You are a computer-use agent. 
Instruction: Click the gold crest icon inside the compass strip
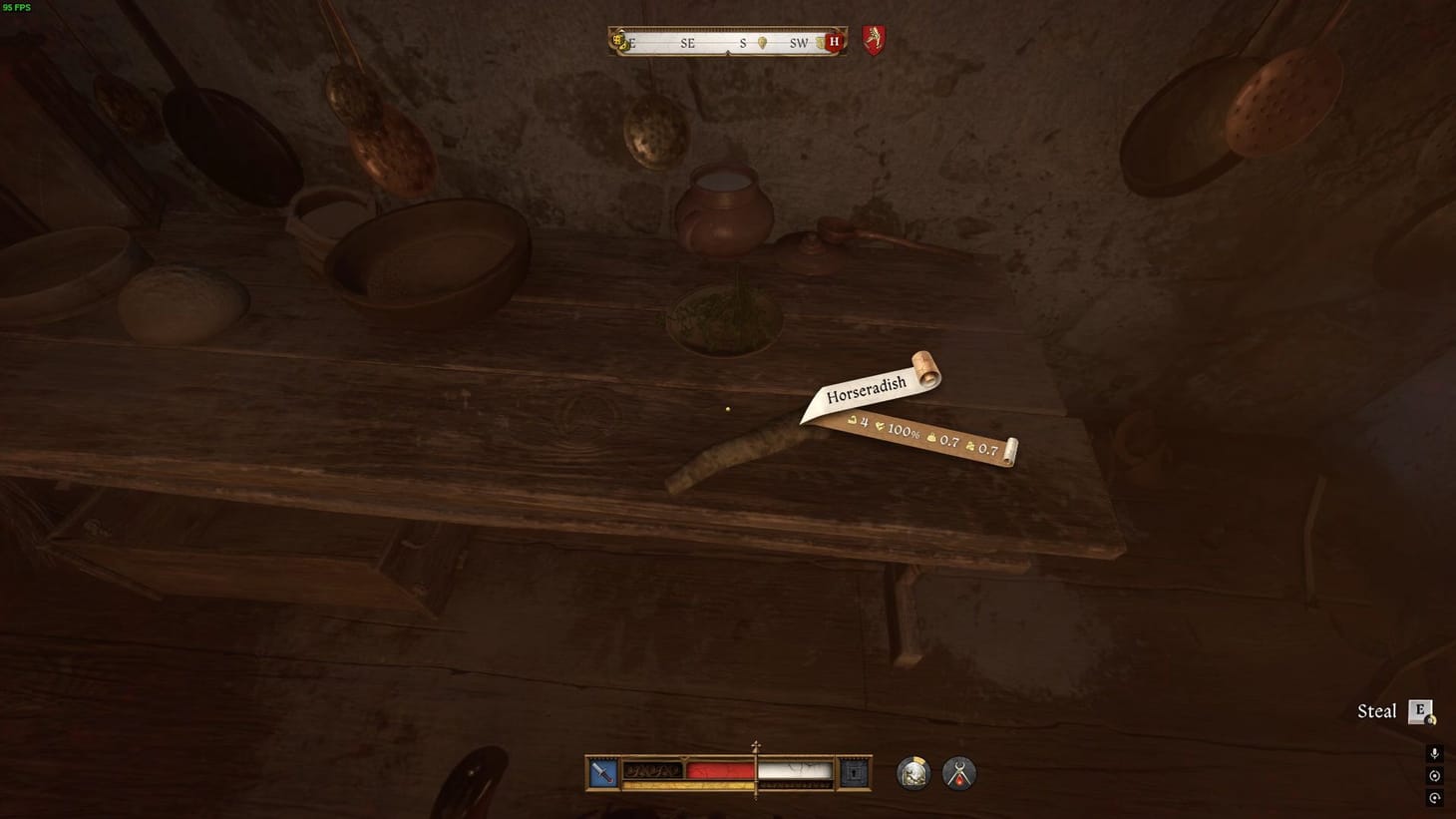point(619,42)
